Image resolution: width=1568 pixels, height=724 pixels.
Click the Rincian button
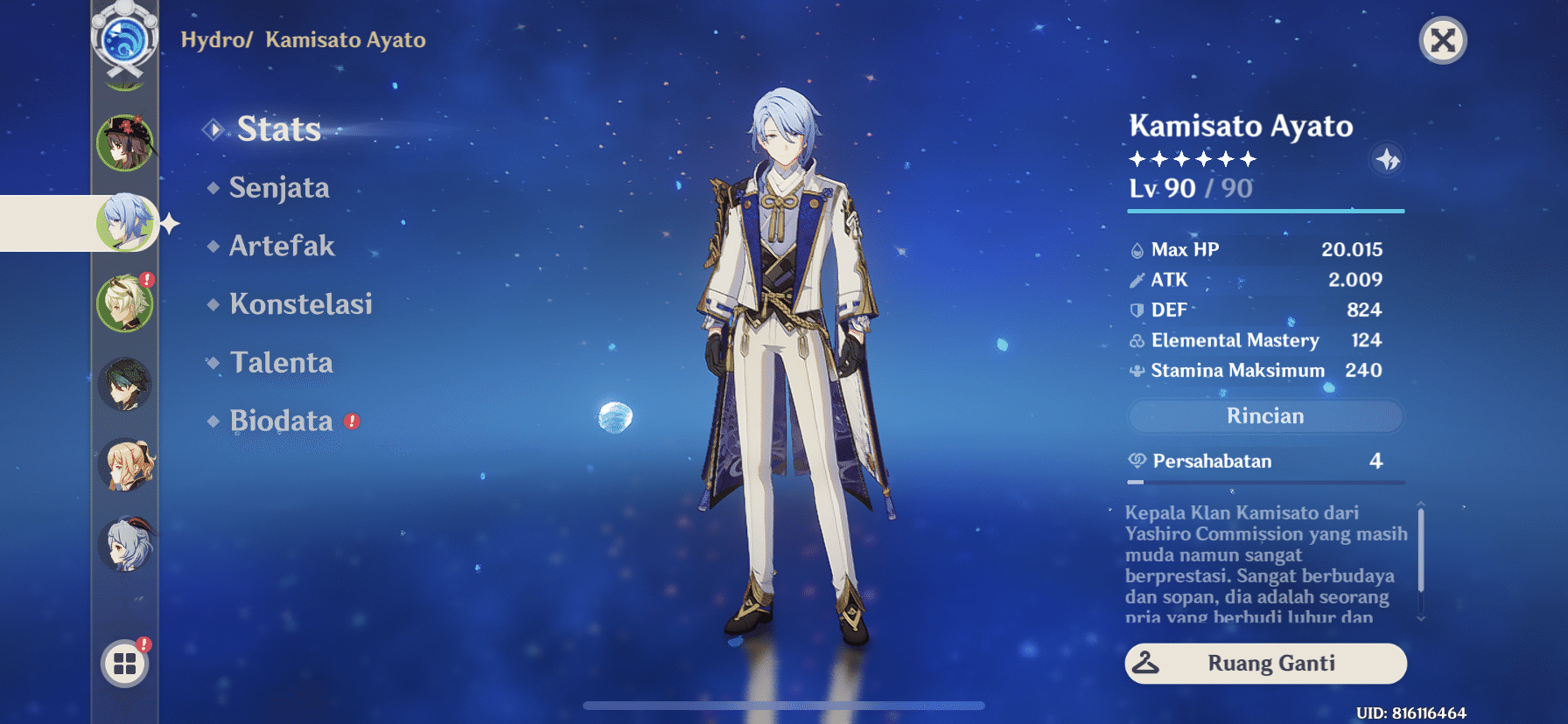[1264, 416]
